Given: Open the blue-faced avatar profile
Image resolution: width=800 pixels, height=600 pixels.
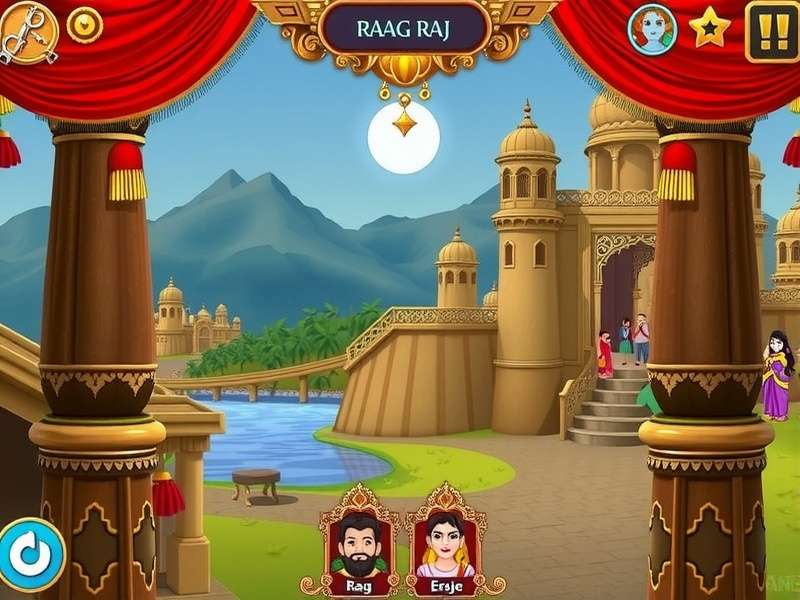Looking at the screenshot, I should 652,29.
